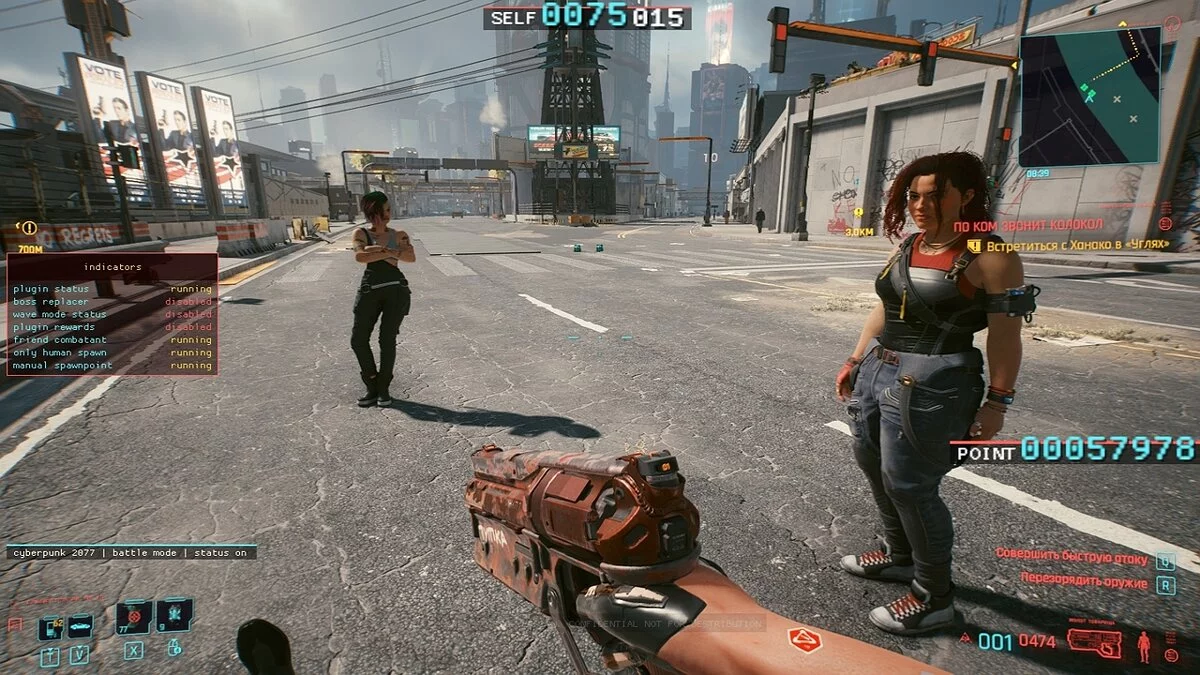Click the red body stance indicator icon
The height and width of the screenshot is (675, 1200).
coord(1144,646)
